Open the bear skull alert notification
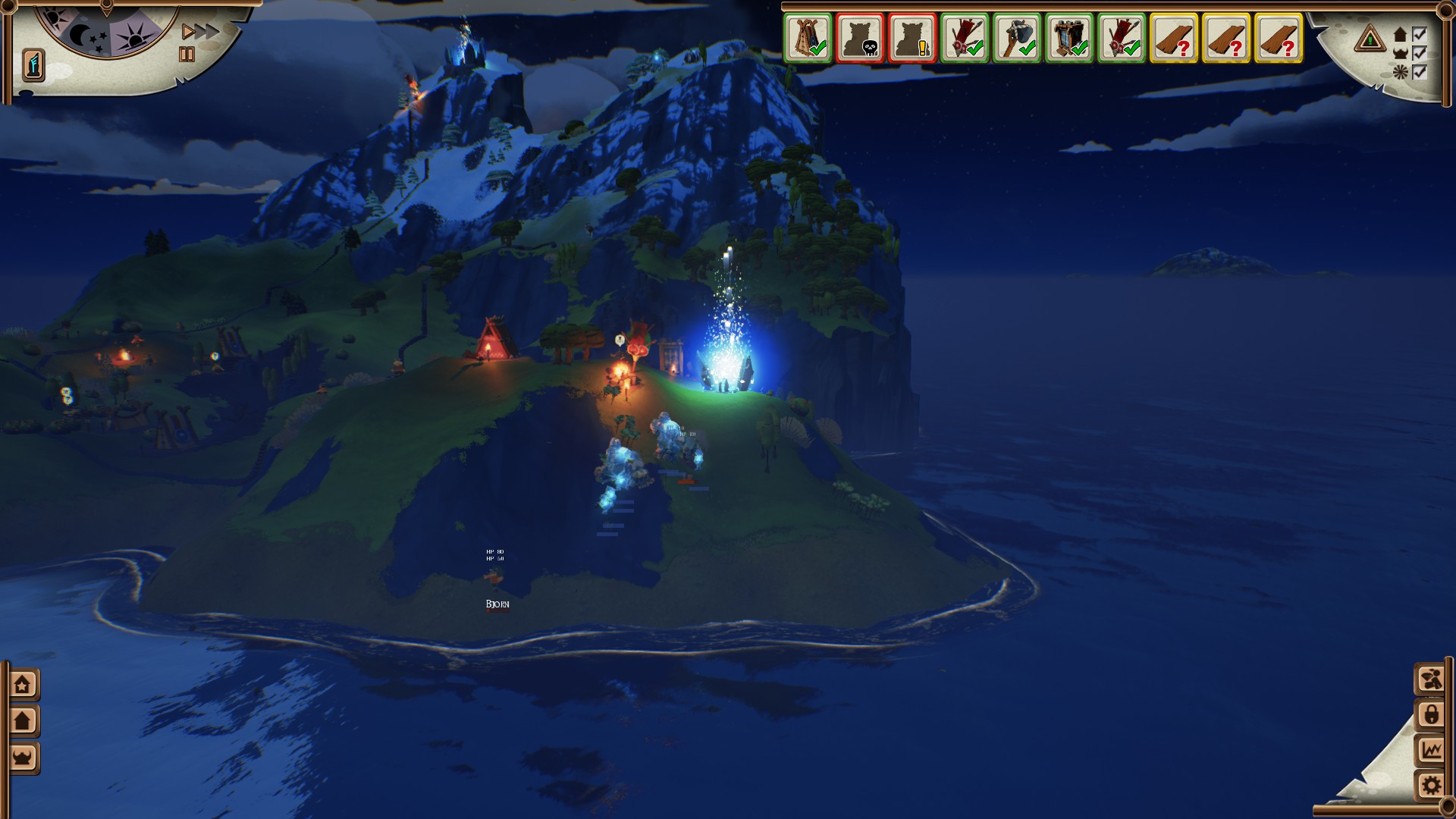 point(860,37)
